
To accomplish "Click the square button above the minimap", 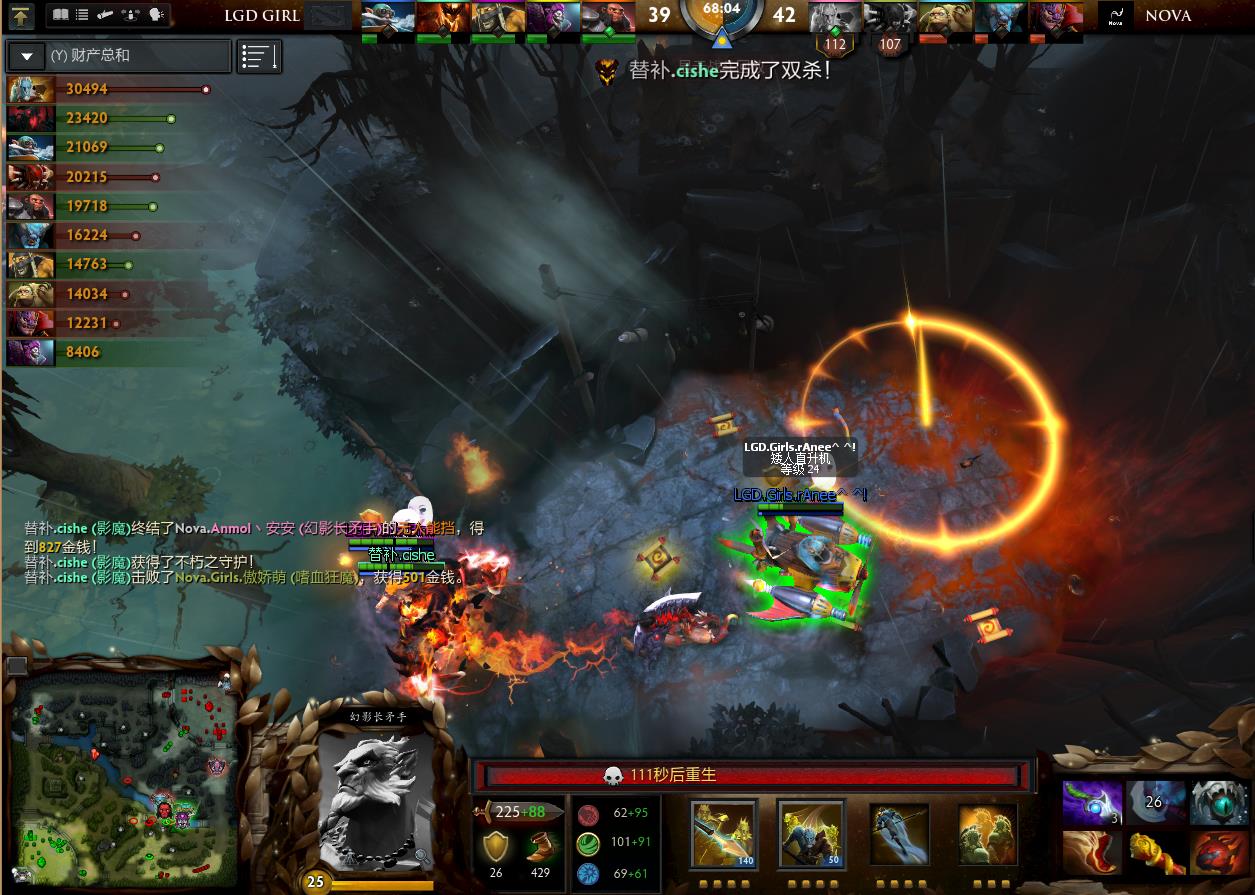I will click(16, 665).
